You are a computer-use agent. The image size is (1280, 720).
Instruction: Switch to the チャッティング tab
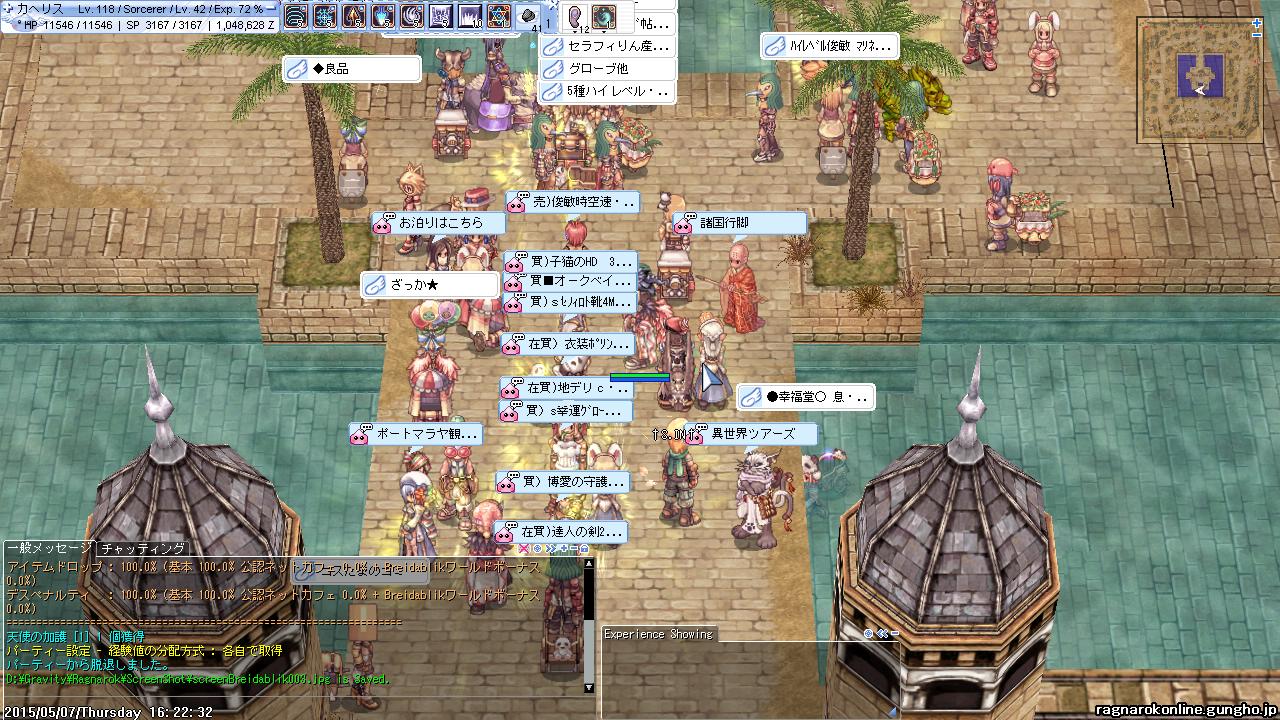coord(142,547)
